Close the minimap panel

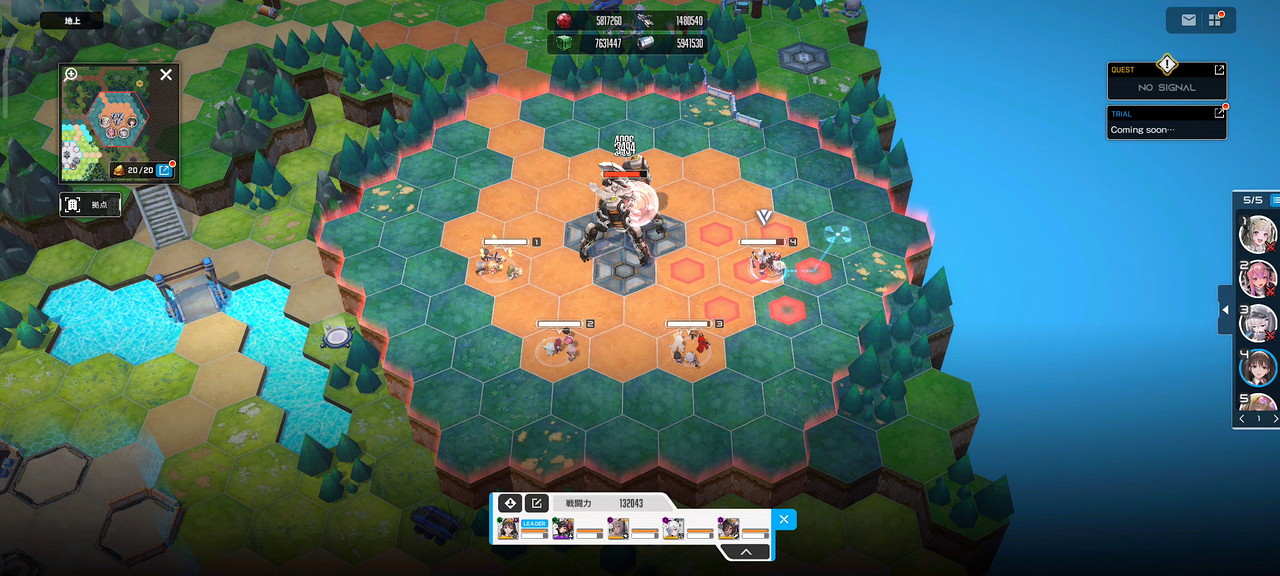pyautogui.click(x=166, y=74)
